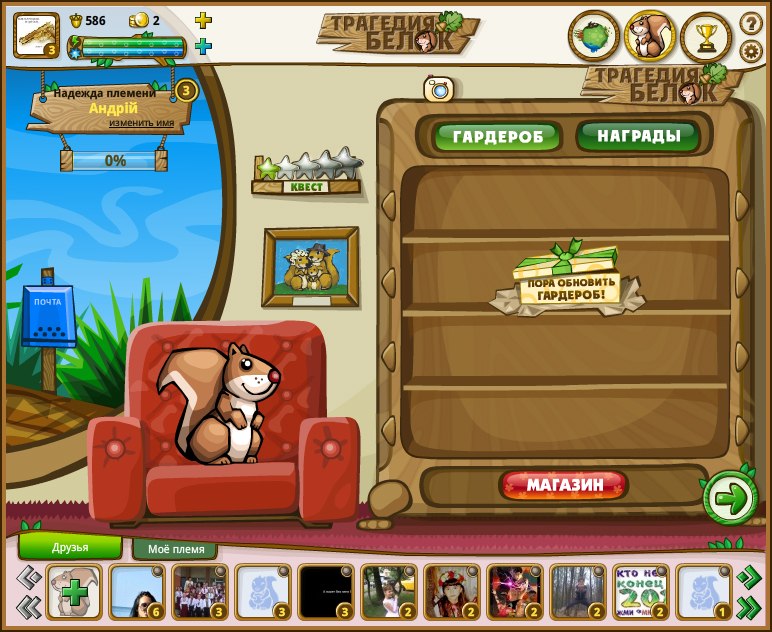The image size is (772, 632).
Task: Open the help question mark button
Action: [x=751, y=23]
